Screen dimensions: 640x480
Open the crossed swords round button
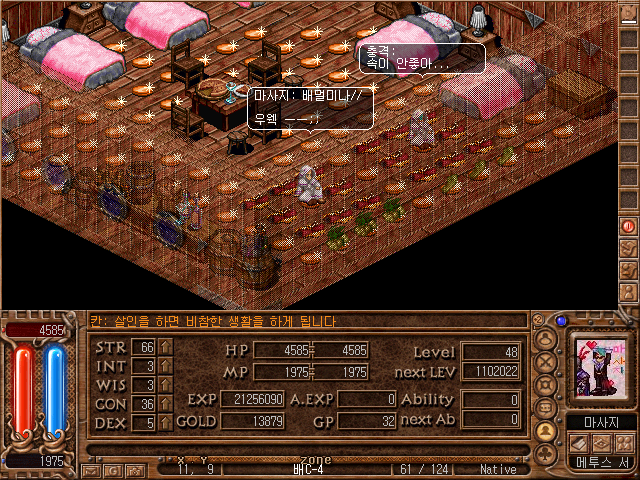point(547,361)
